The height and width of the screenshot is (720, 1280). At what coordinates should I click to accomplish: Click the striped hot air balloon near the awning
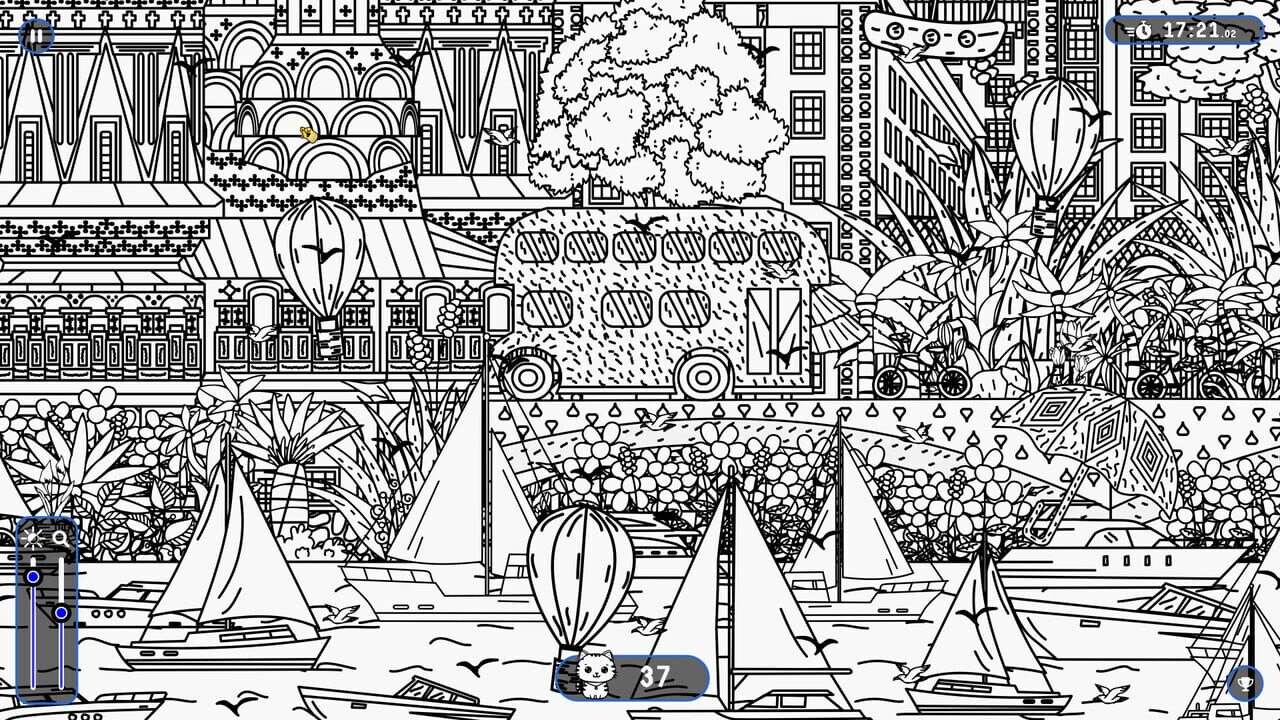320,255
